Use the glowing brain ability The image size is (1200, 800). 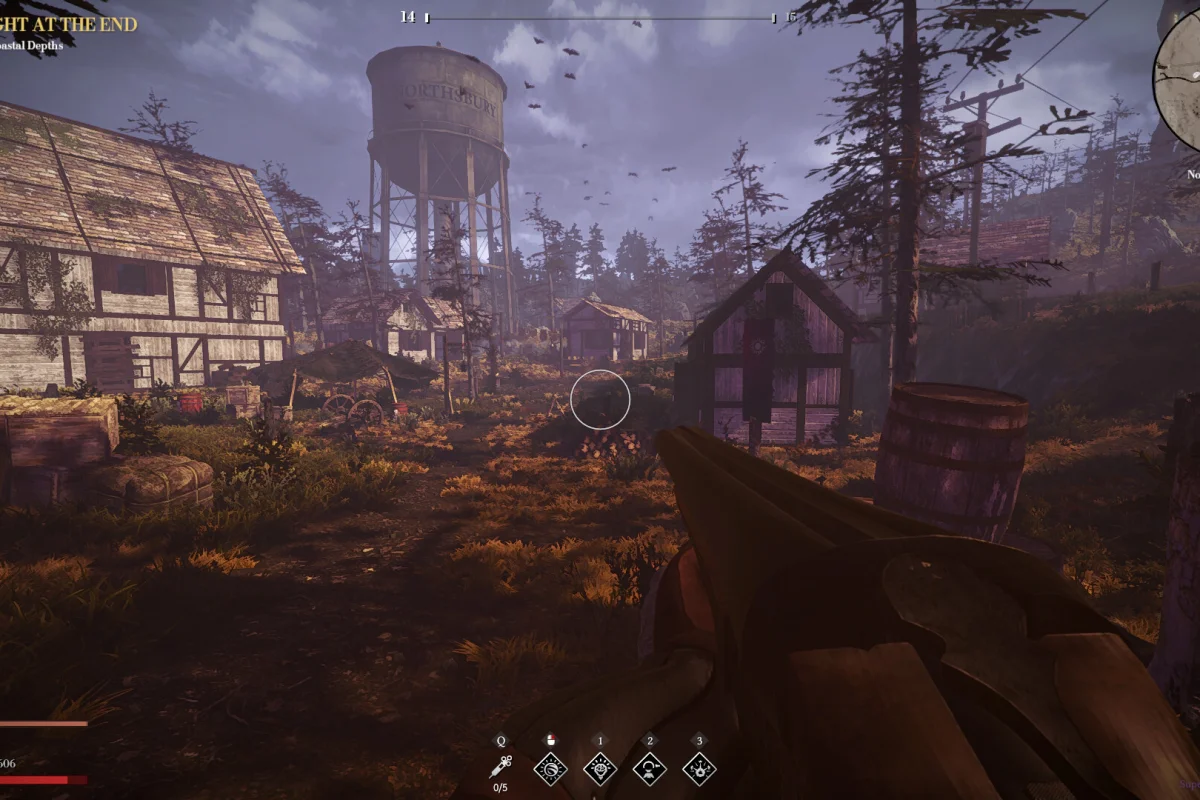600,768
